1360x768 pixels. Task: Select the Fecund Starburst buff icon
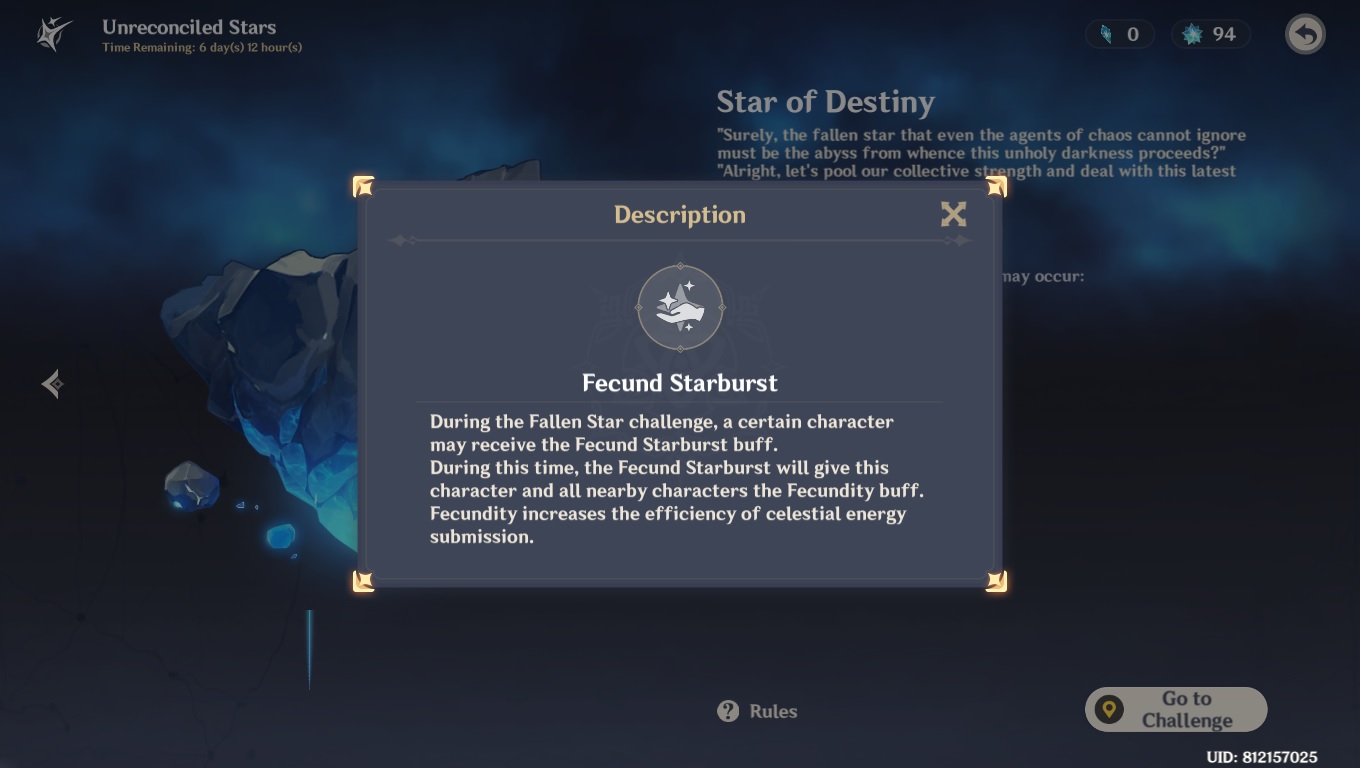[x=680, y=308]
